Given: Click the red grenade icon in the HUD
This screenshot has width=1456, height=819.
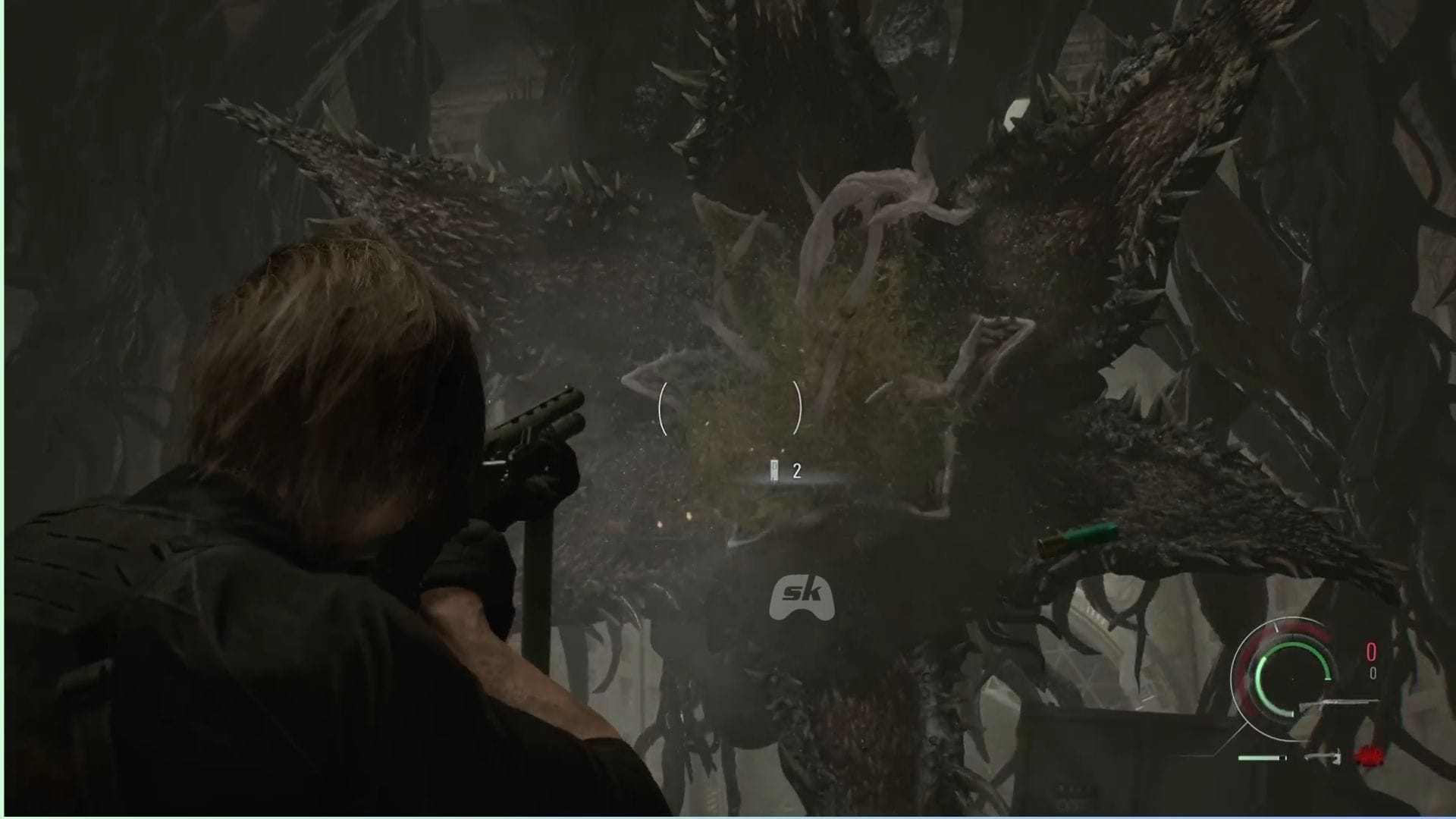Looking at the screenshot, I should coord(1369,757).
